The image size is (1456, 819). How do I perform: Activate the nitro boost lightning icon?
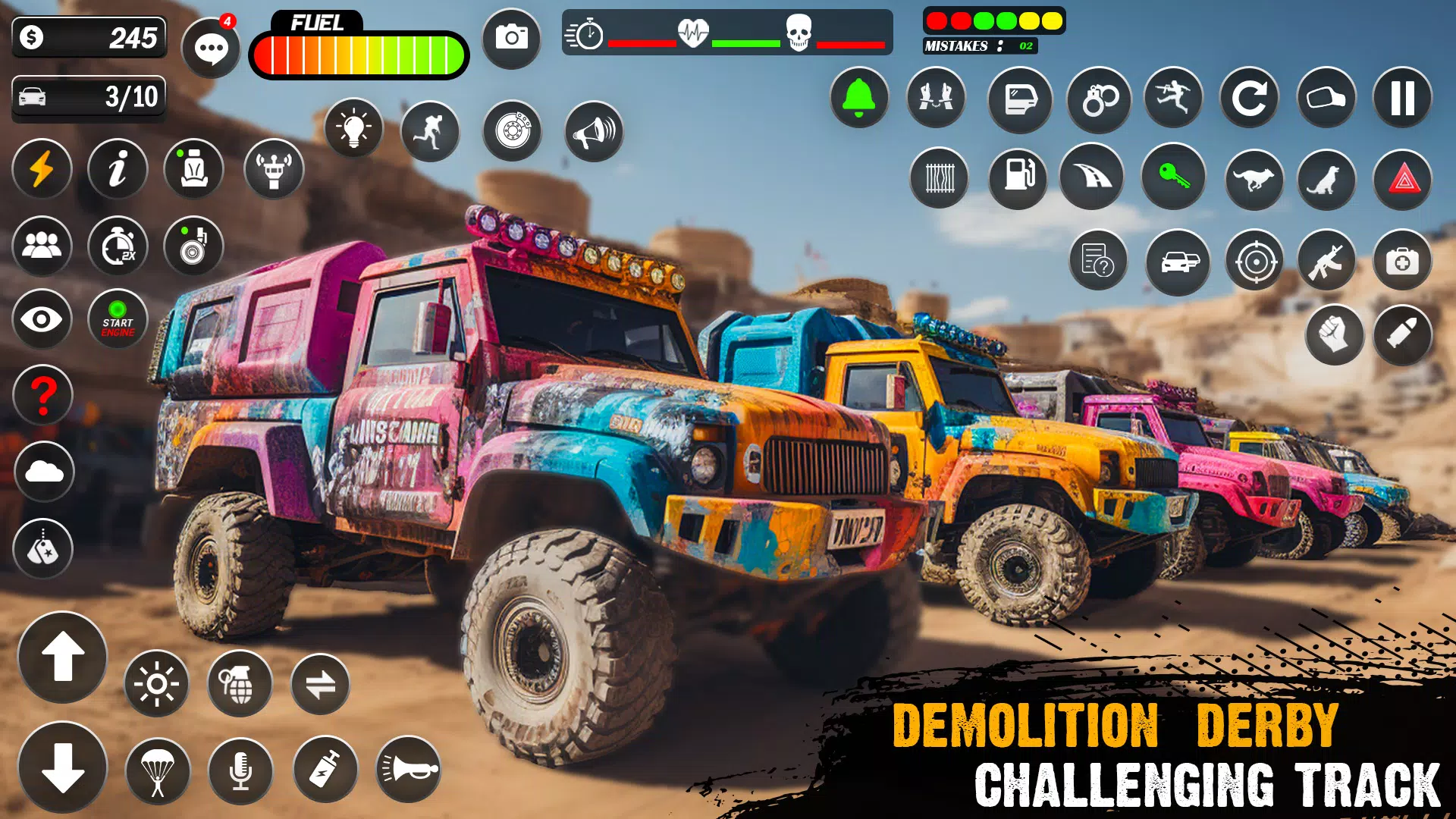[x=42, y=170]
